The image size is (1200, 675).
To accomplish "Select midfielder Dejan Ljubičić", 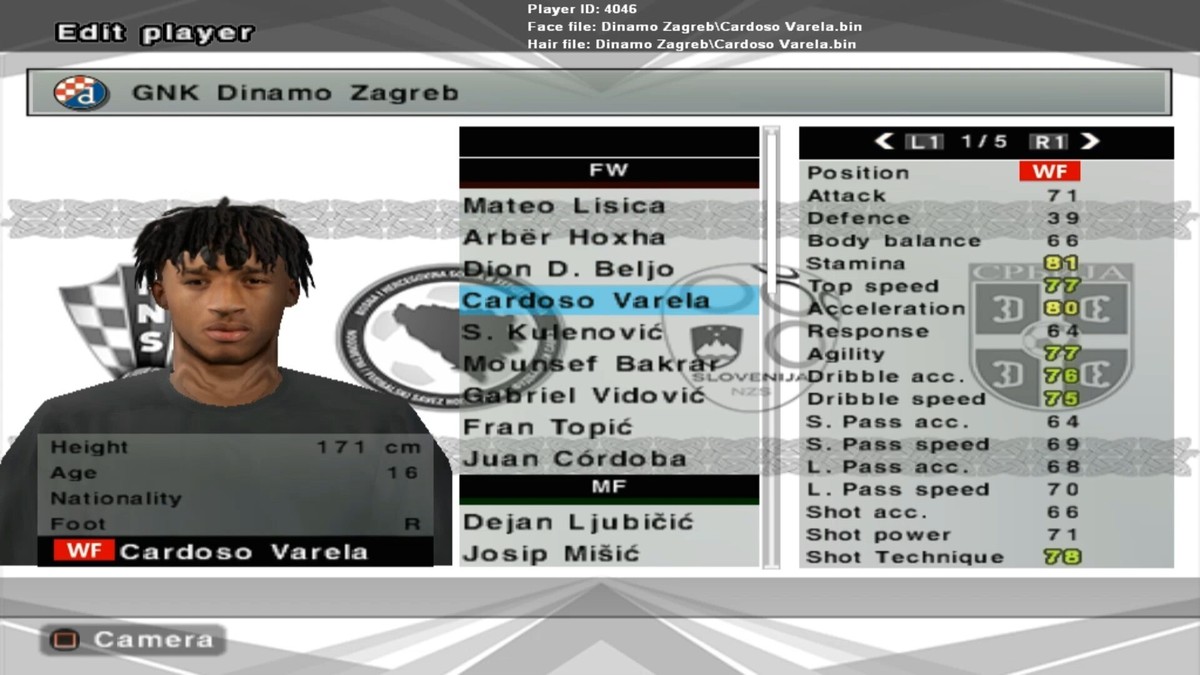I will pos(579,522).
